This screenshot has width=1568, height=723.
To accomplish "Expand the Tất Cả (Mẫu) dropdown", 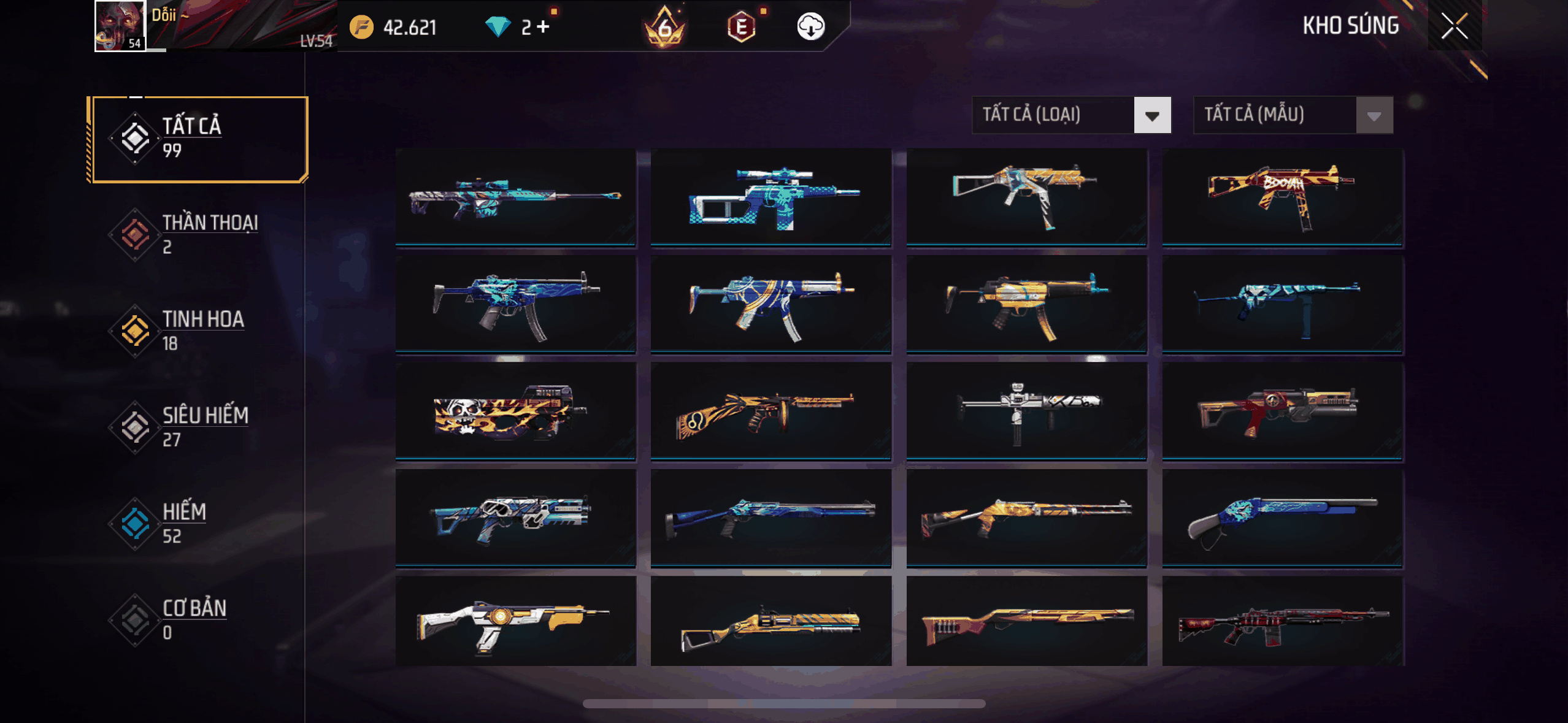I will (x=1293, y=115).
